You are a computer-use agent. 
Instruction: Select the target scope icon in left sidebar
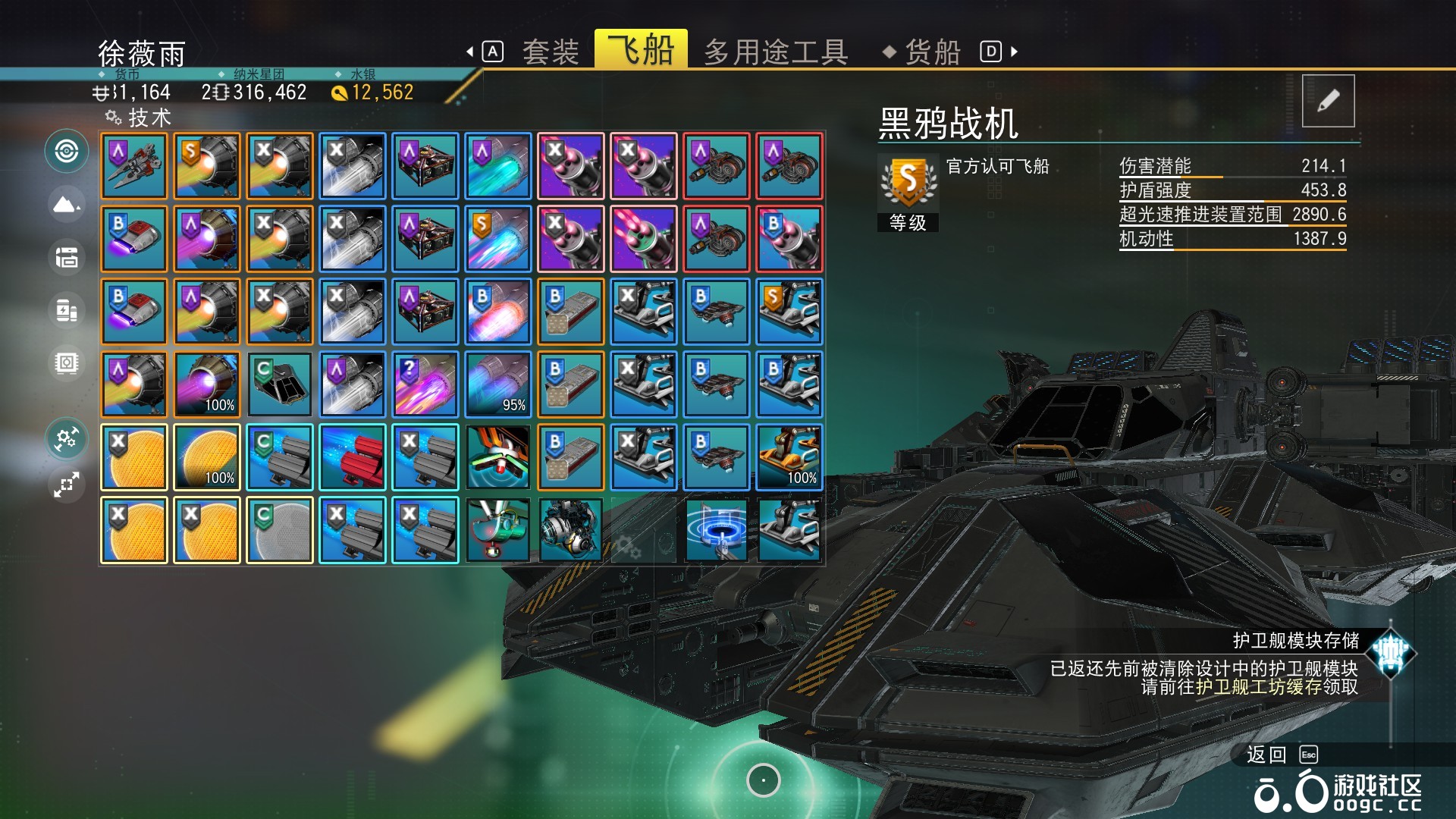pos(67,150)
